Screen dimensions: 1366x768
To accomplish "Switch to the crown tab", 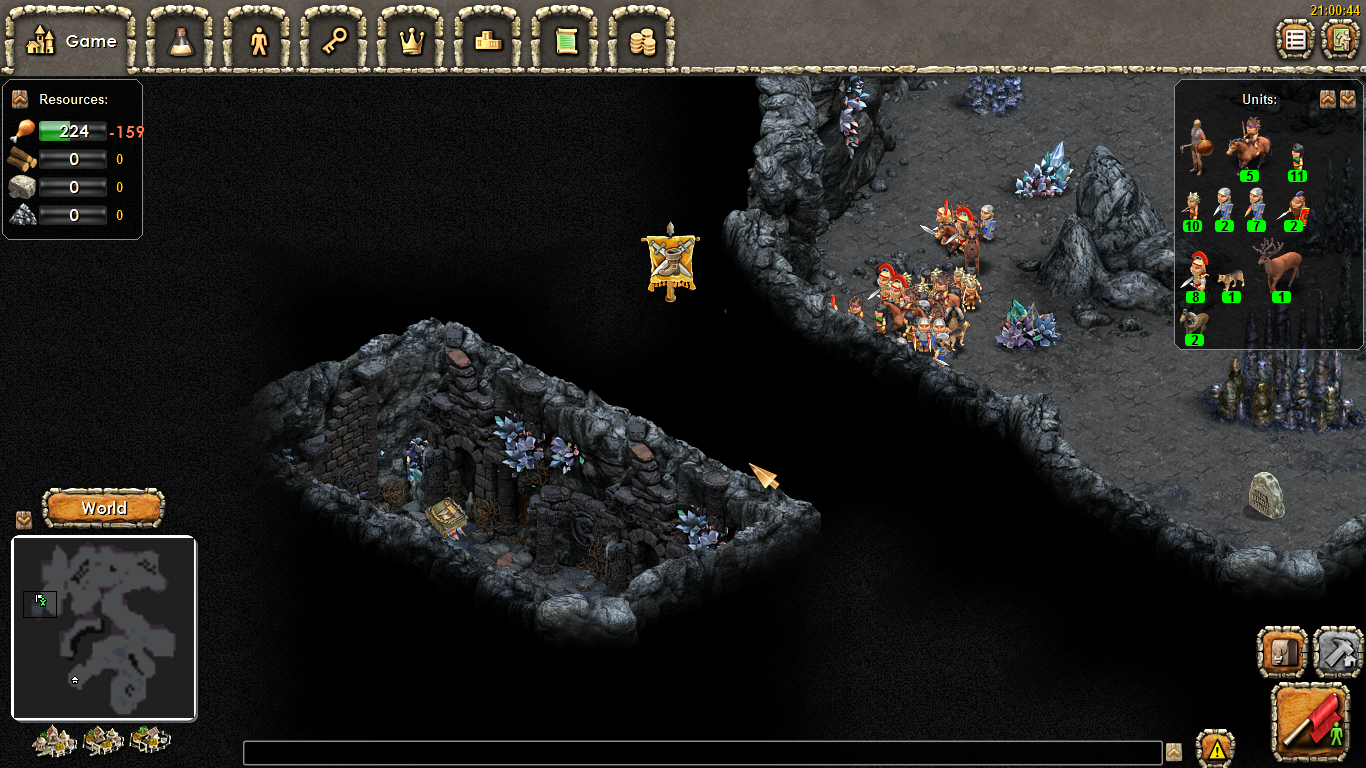I will point(412,41).
